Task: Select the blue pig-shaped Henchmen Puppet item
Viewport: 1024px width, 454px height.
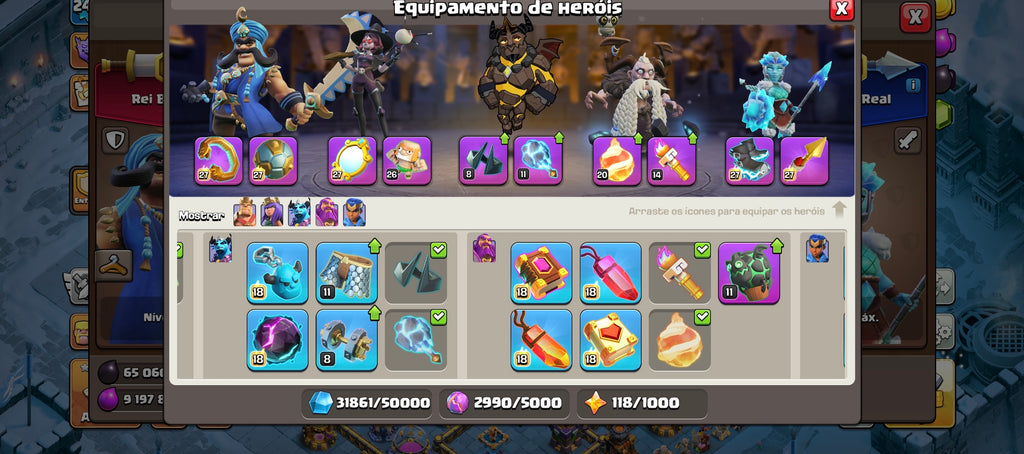Action: (278, 273)
